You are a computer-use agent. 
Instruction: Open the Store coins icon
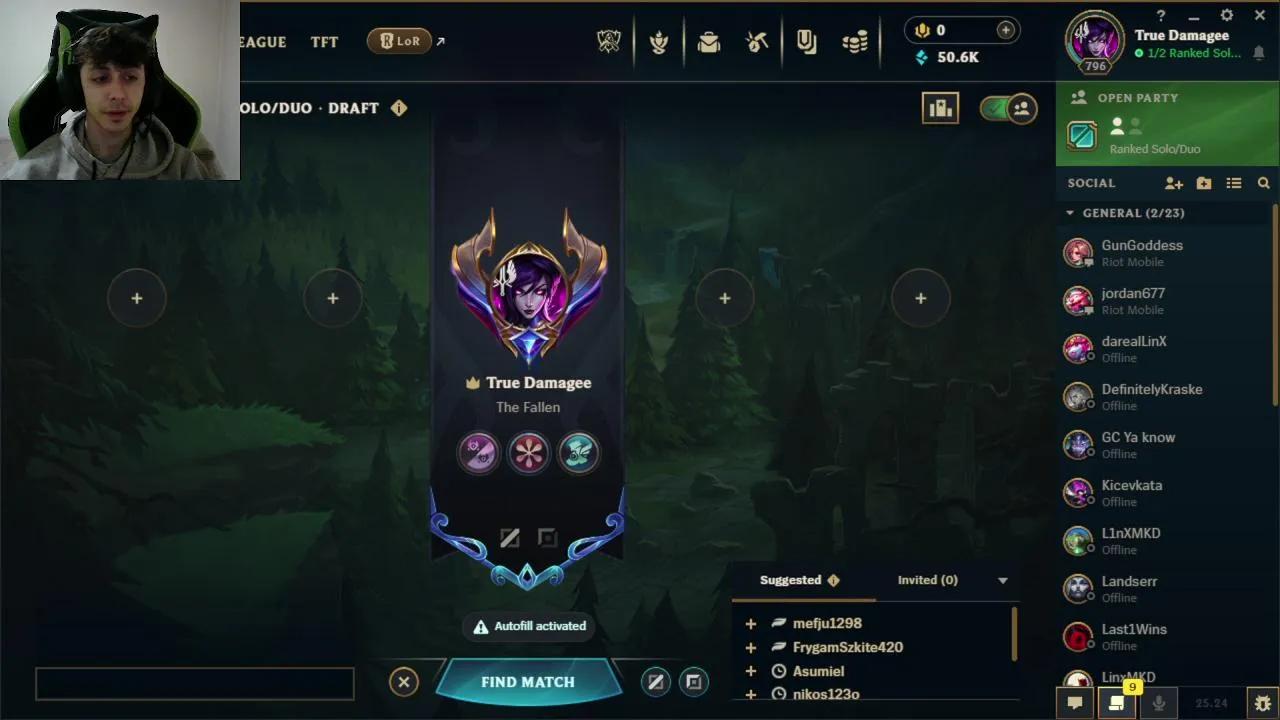click(855, 42)
